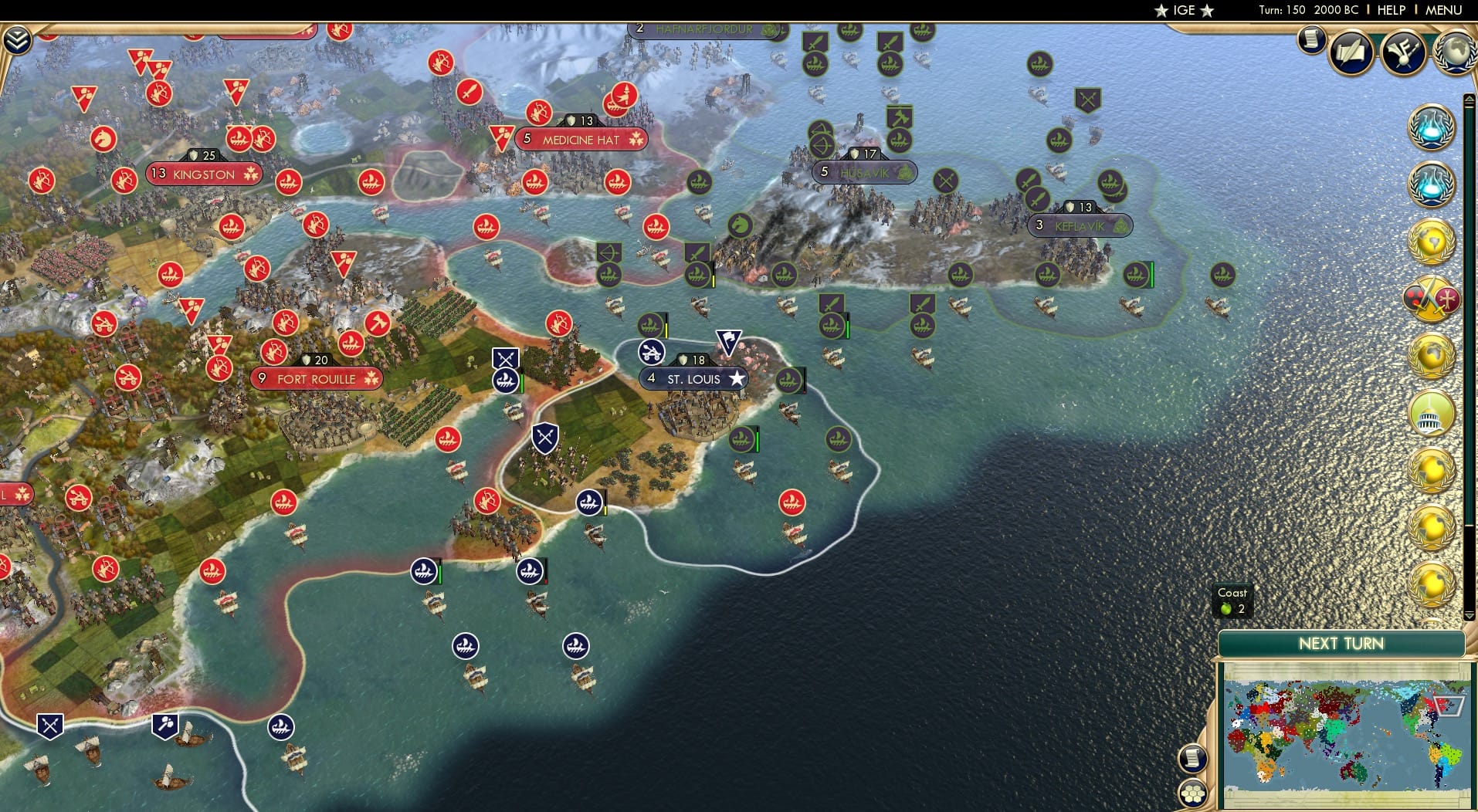This screenshot has height=812, width=1478.
Task: Open the in-game MENU
Action: [x=1443, y=10]
